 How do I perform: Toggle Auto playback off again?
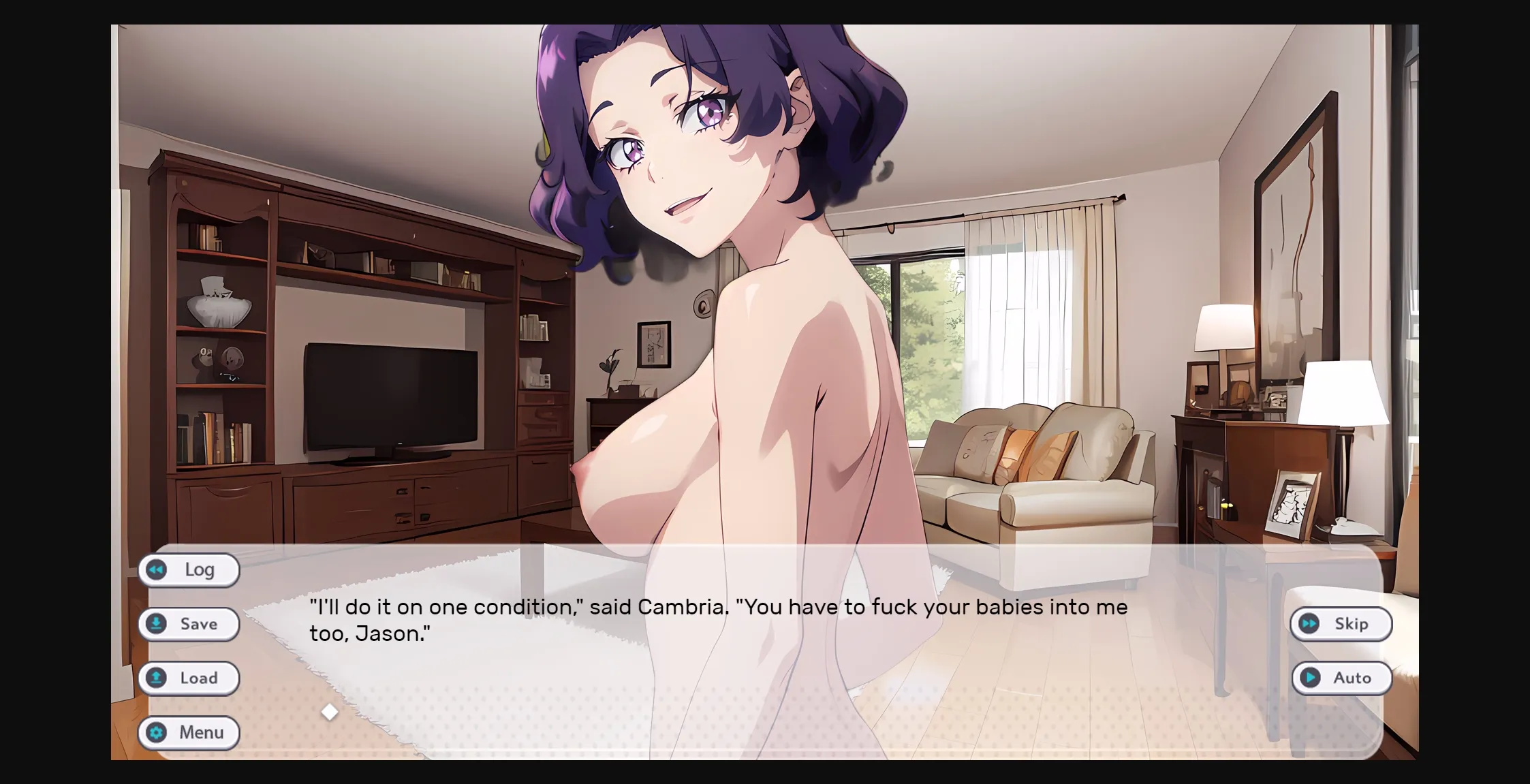pyautogui.click(x=1342, y=678)
